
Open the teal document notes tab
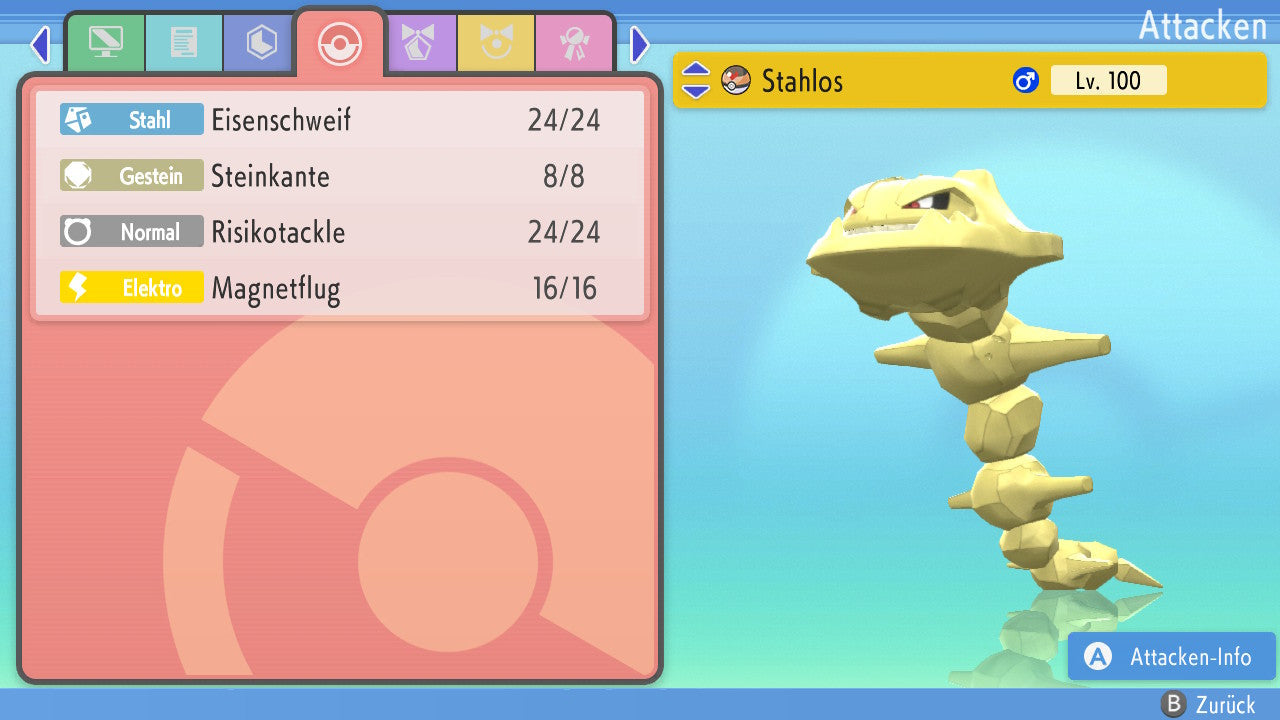click(x=184, y=42)
